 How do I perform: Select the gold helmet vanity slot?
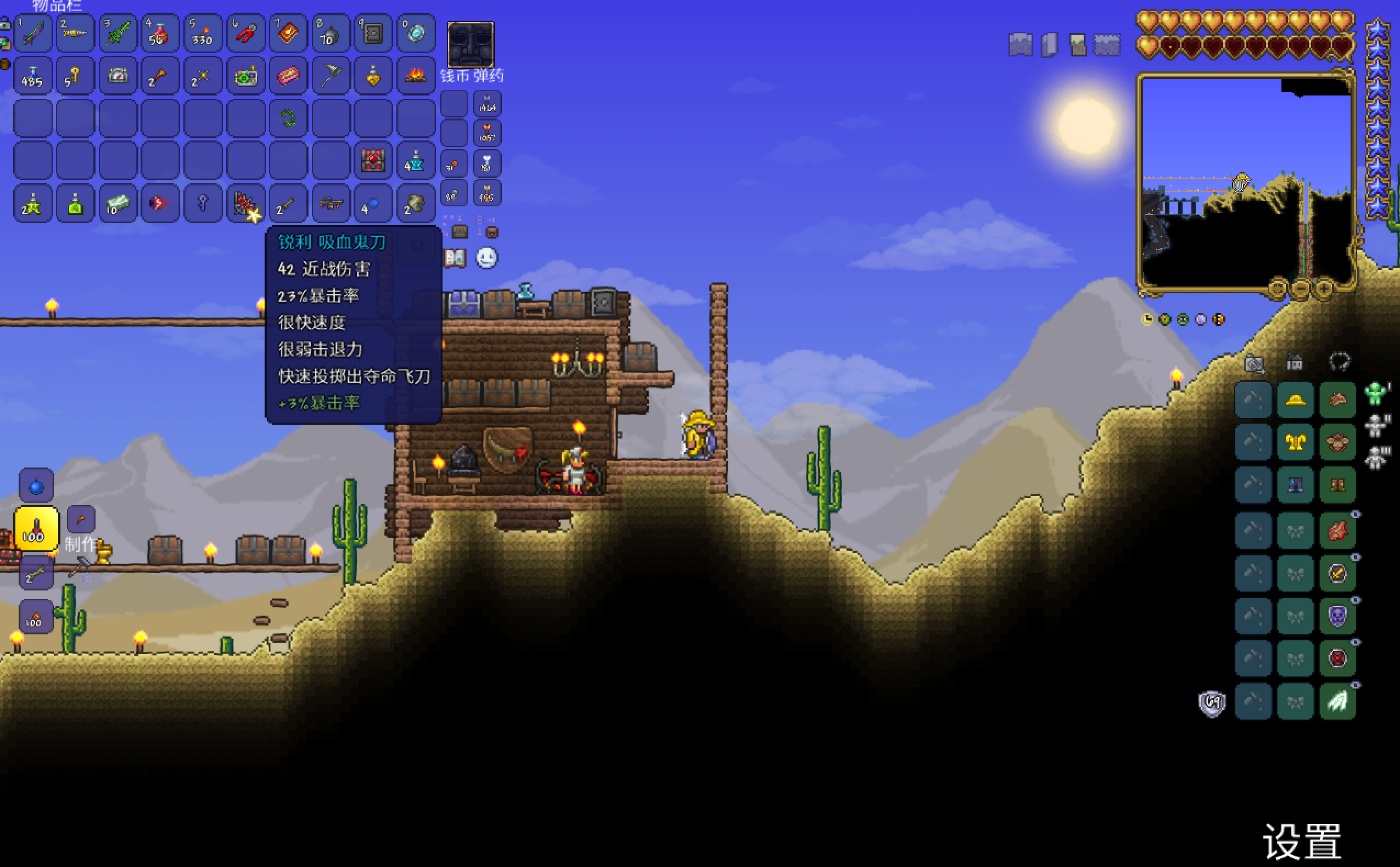click(x=1295, y=399)
